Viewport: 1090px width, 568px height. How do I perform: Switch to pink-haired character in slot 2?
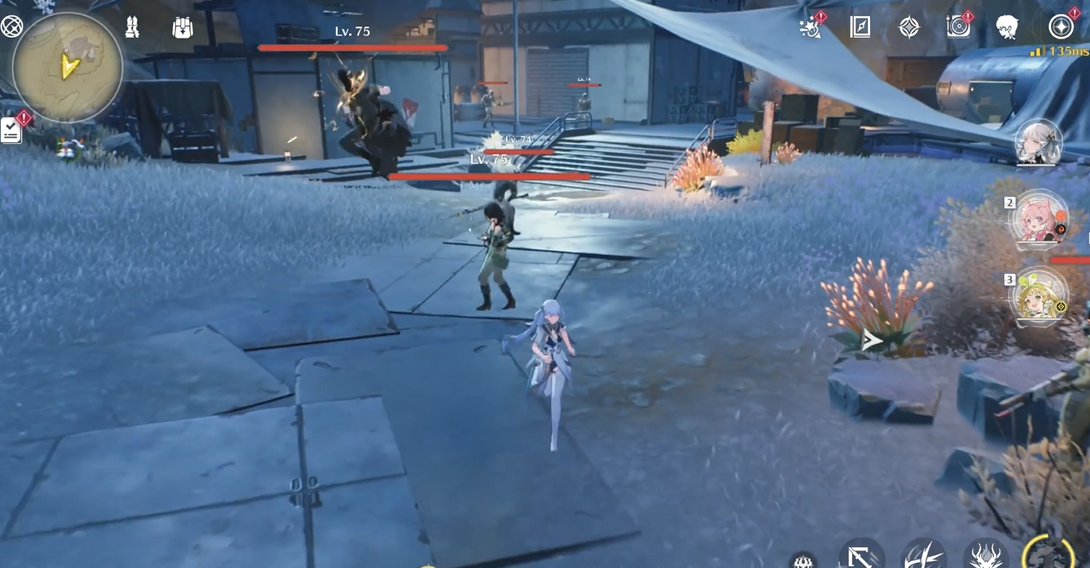coord(1041,221)
